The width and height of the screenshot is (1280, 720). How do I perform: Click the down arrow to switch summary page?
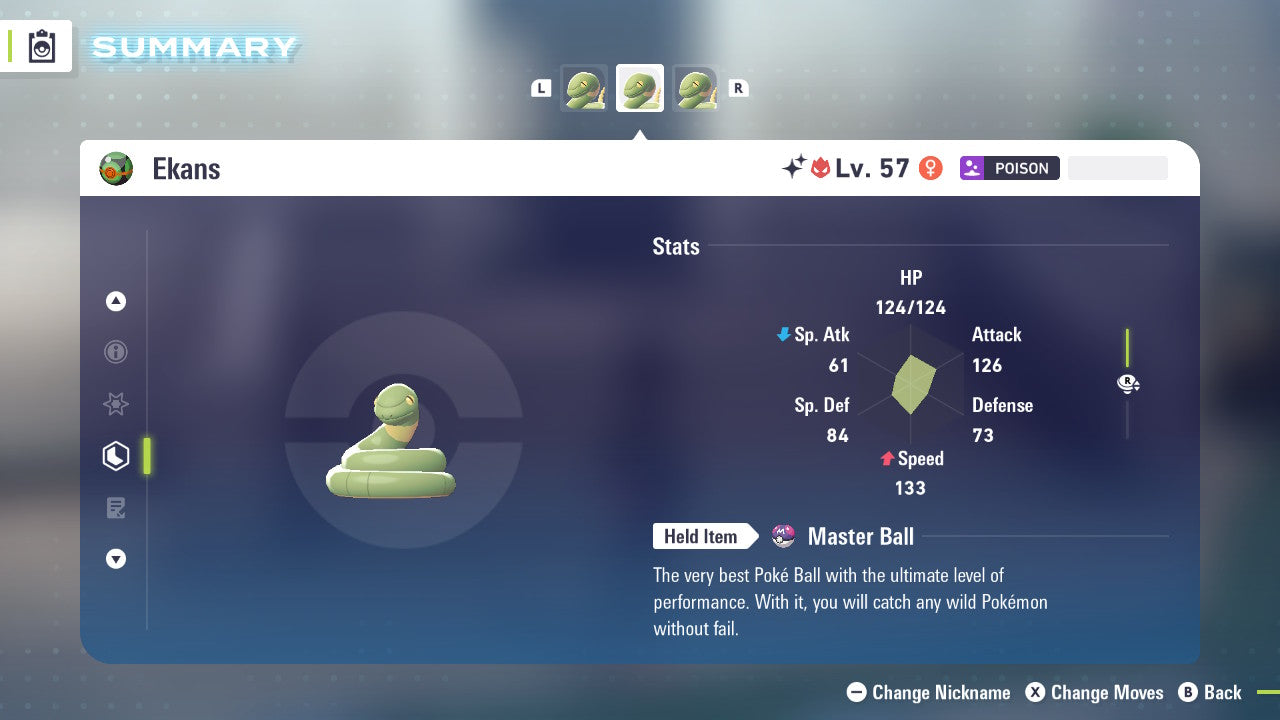[x=116, y=559]
